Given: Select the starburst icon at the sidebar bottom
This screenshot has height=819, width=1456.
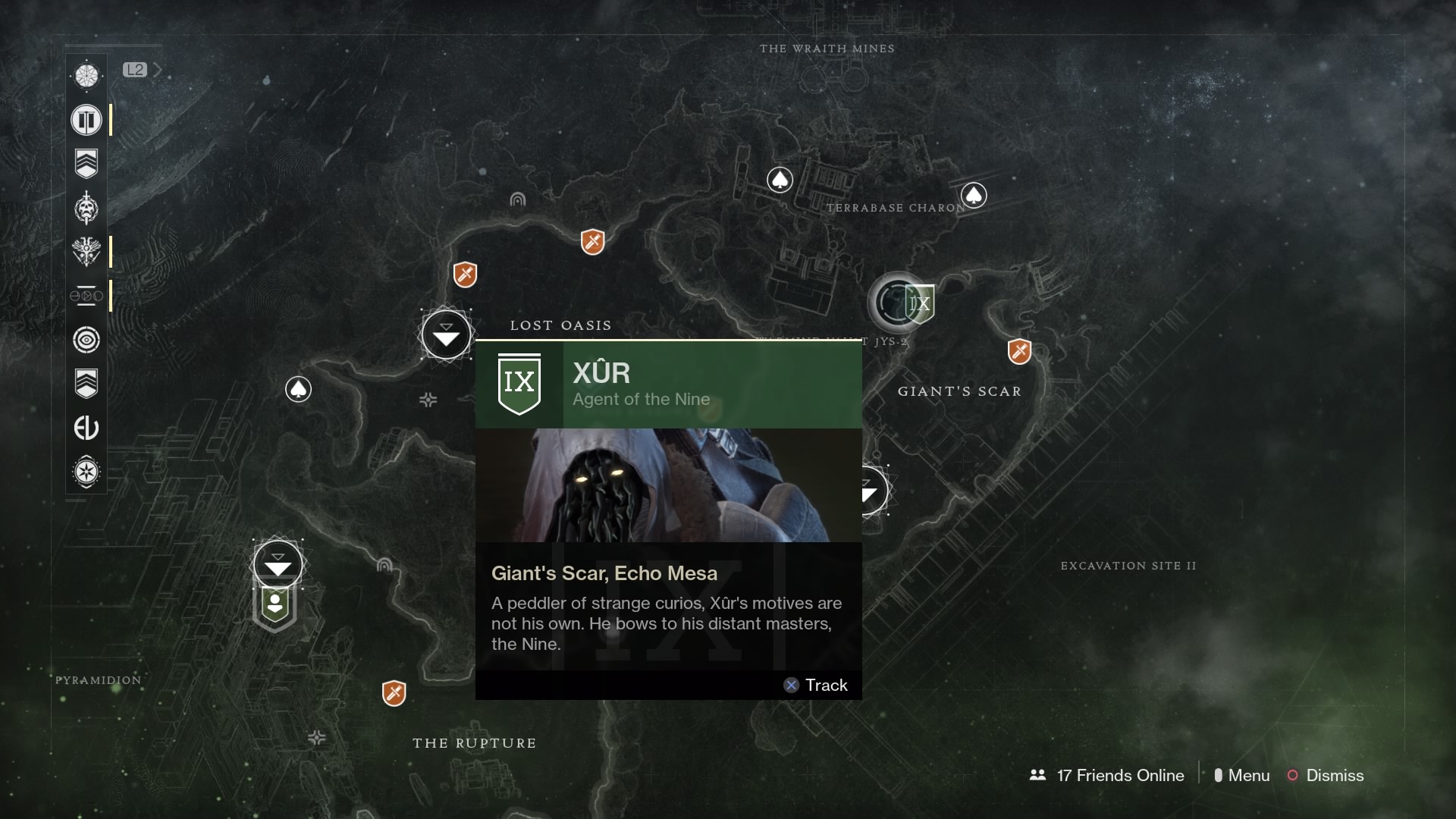Looking at the screenshot, I should pyautogui.click(x=86, y=472).
